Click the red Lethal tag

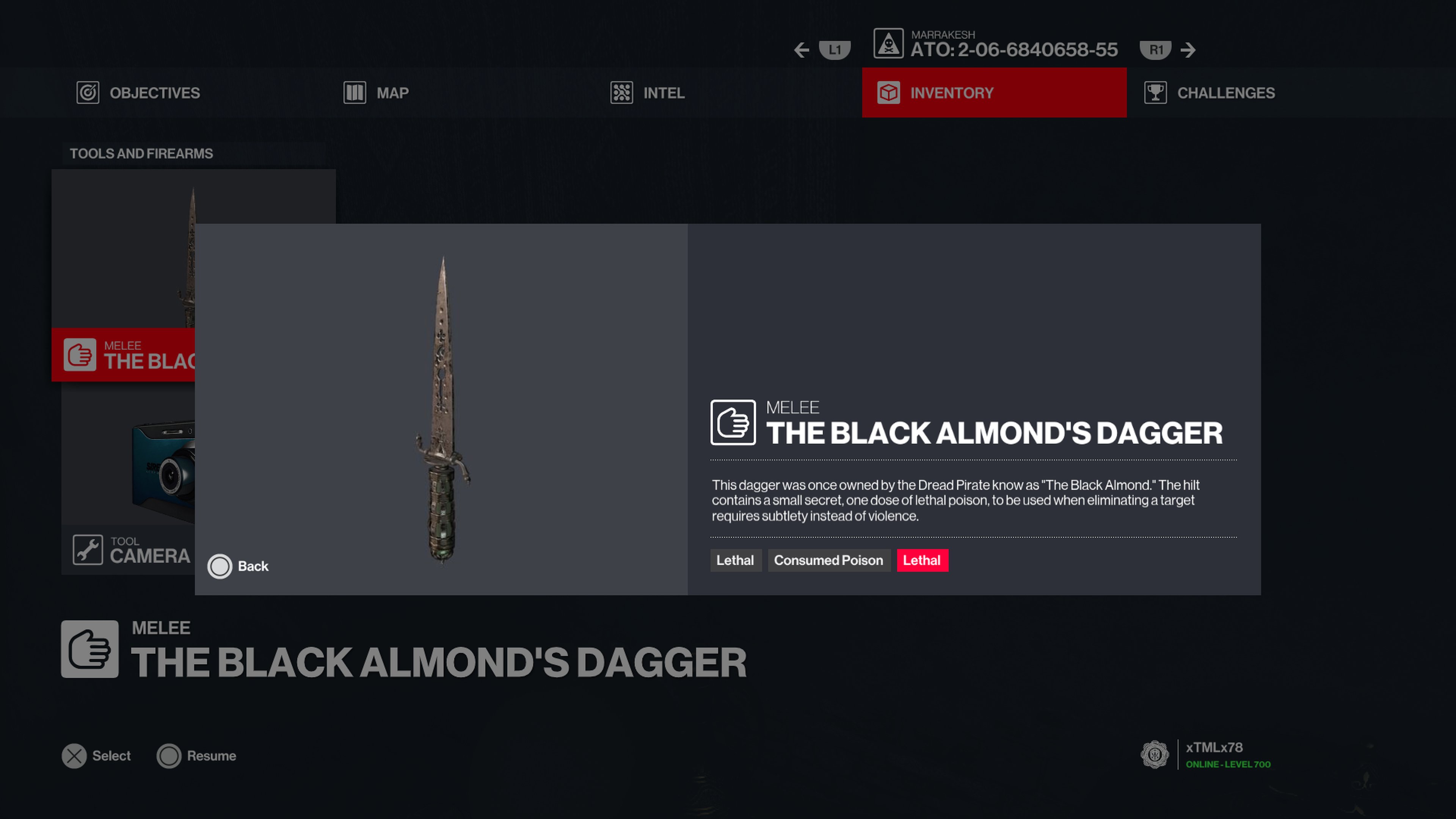pyautogui.click(x=922, y=560)
